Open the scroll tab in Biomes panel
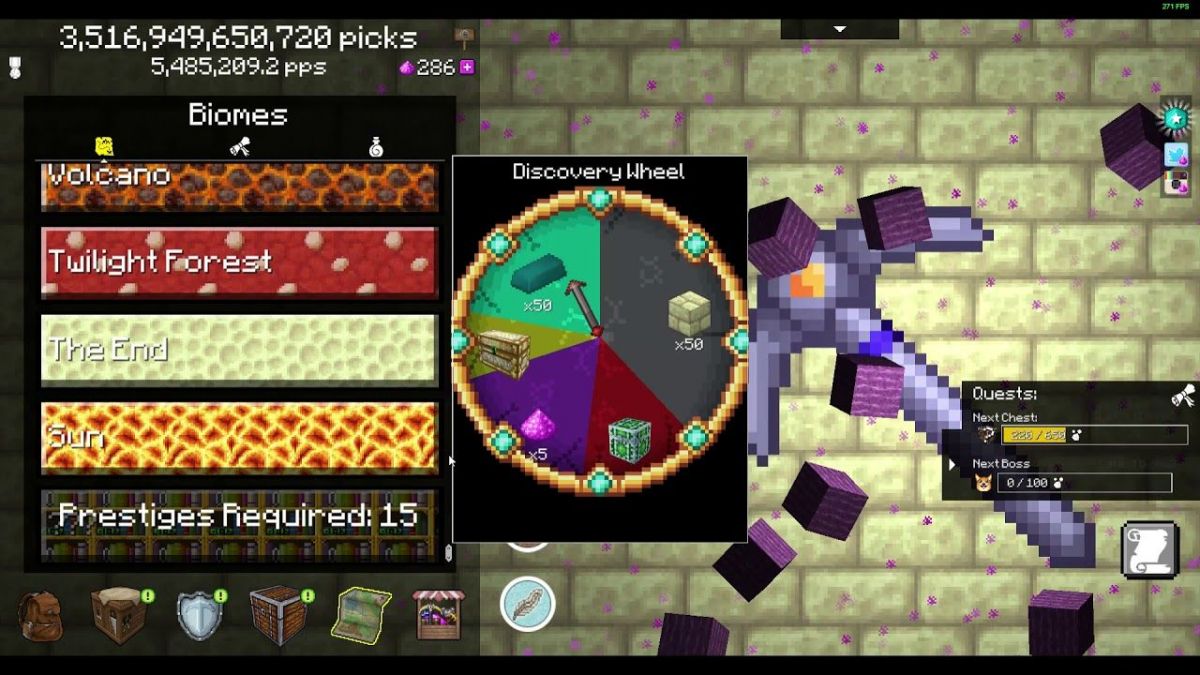The width and height of the screenshot is (1200, 675). (239, 147)
